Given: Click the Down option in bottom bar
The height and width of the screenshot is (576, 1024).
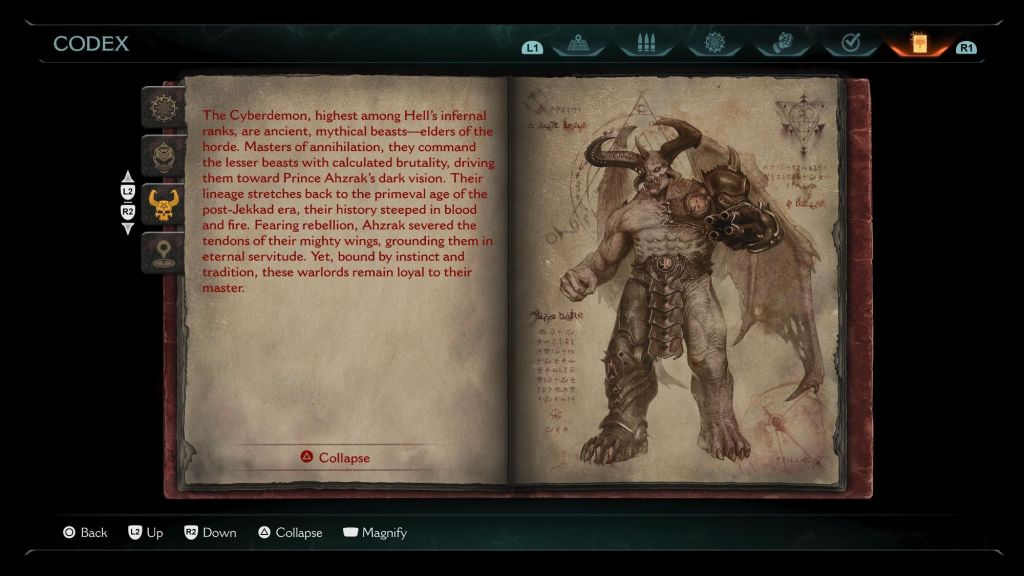Looking at the screenshot, I should click(210, 533).
